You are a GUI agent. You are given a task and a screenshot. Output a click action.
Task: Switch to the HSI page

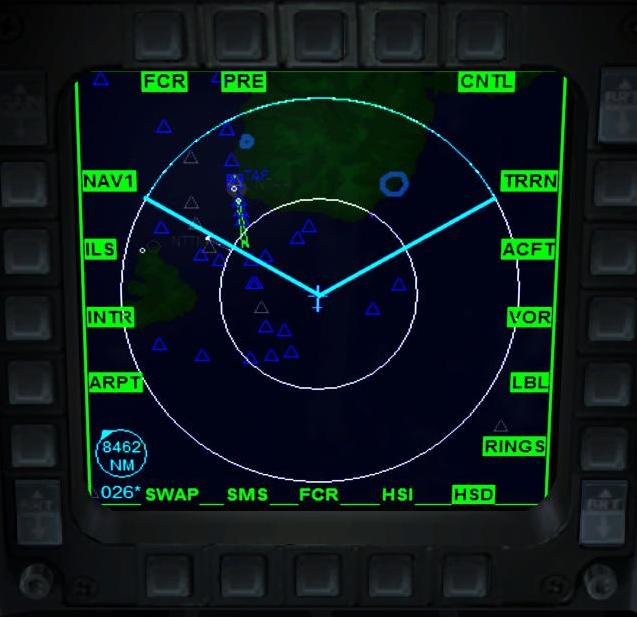click(397, 494)
